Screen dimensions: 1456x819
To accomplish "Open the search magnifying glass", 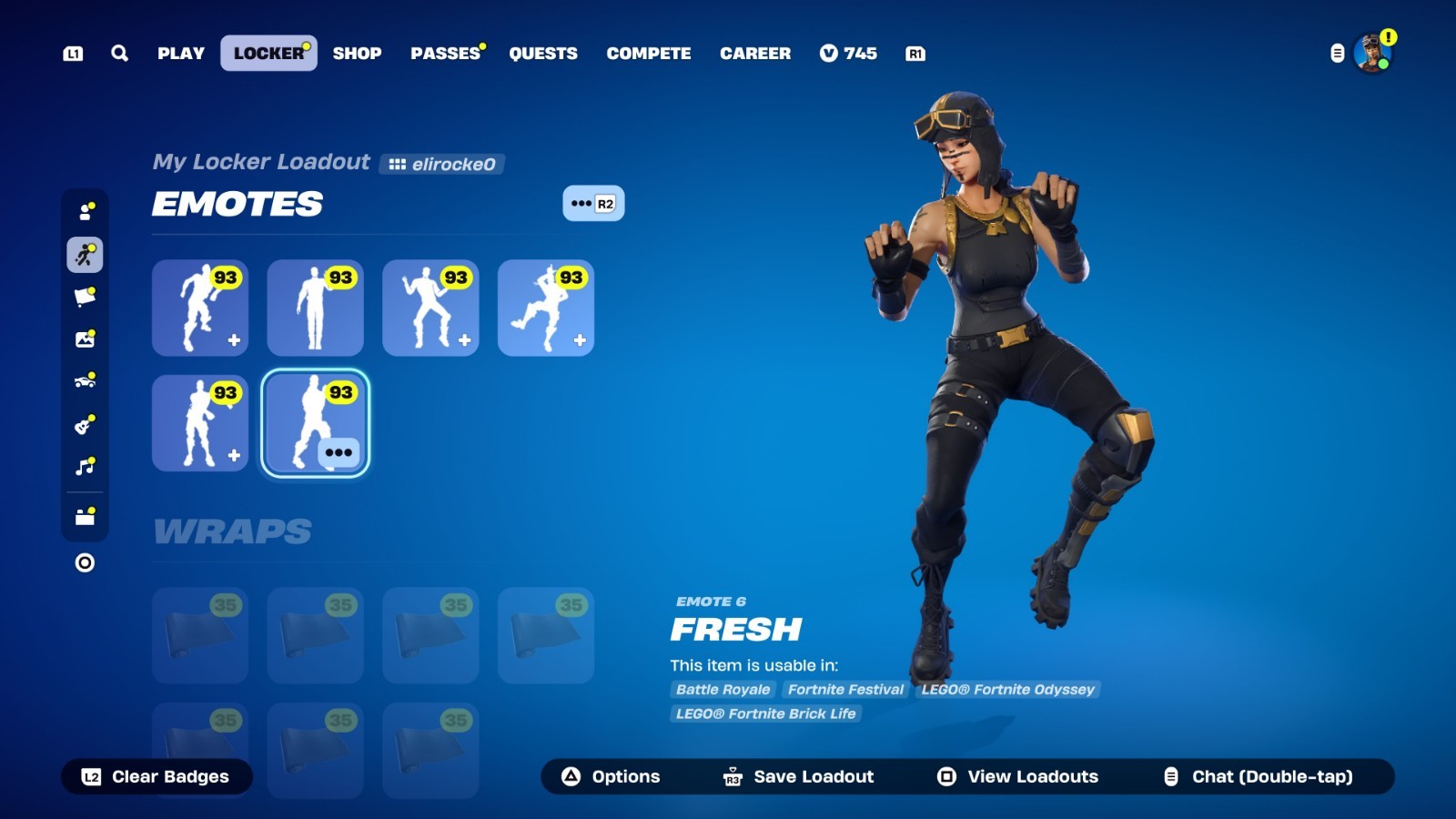I will click(x=119, y=54).
